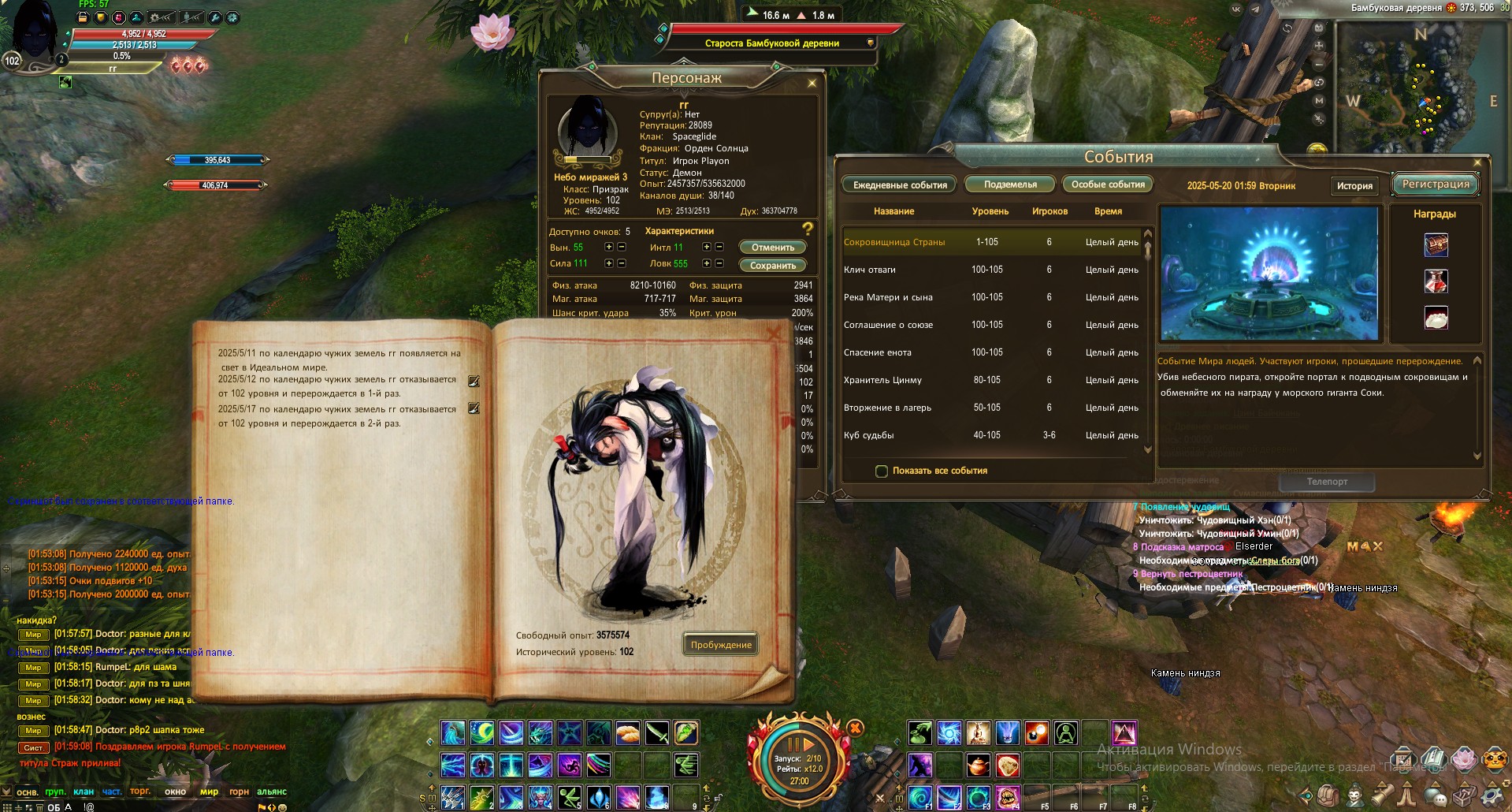Open the Ежедневные события tab
1512x812 pixels.
(900, 185)
